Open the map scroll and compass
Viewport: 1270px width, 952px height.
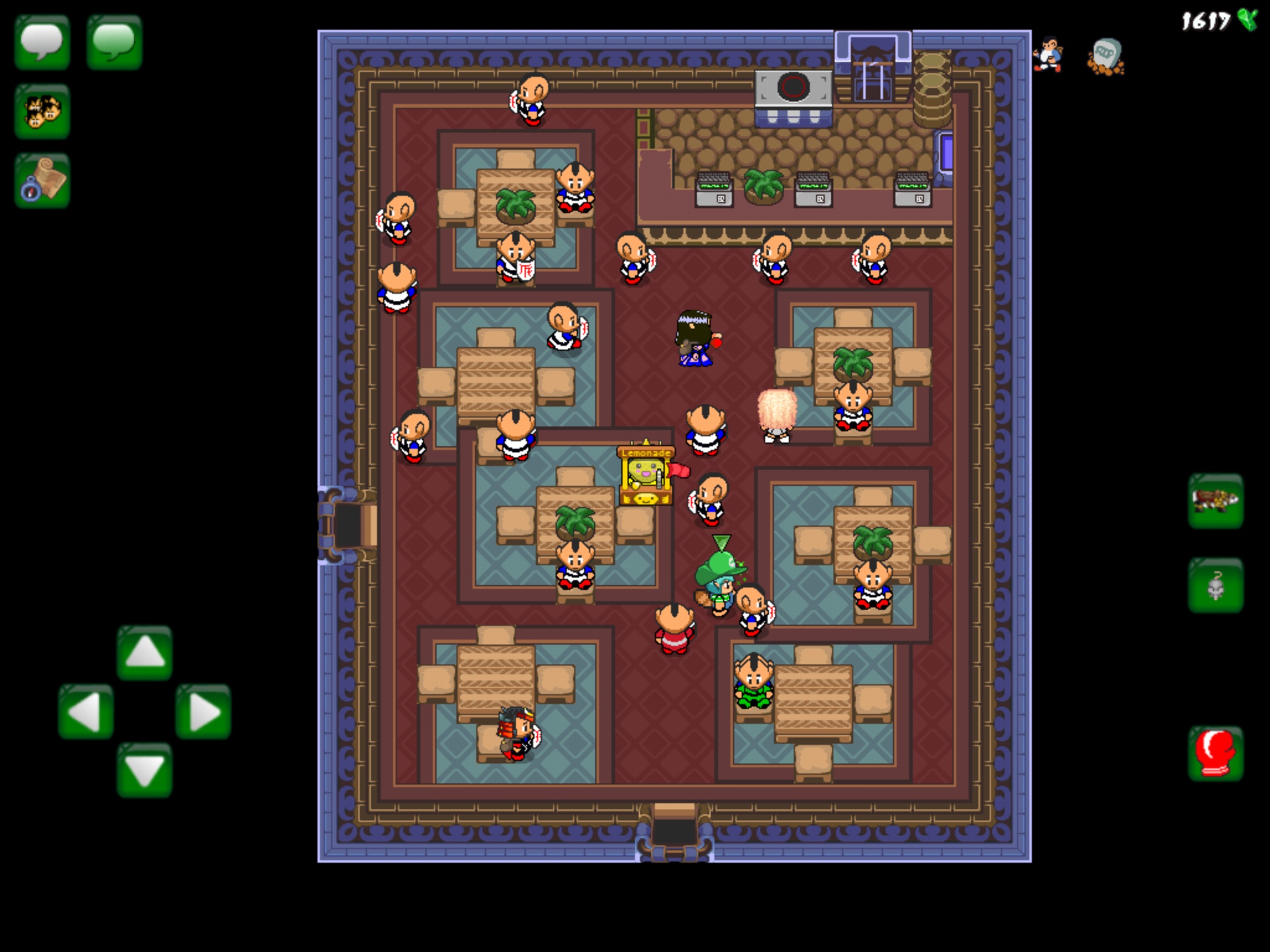(x=42, y=180)
